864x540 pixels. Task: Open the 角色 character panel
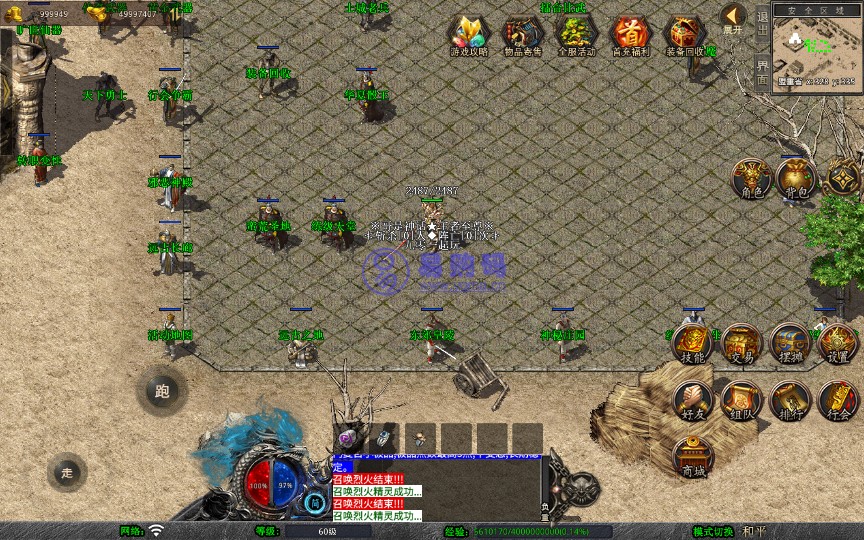751,178
